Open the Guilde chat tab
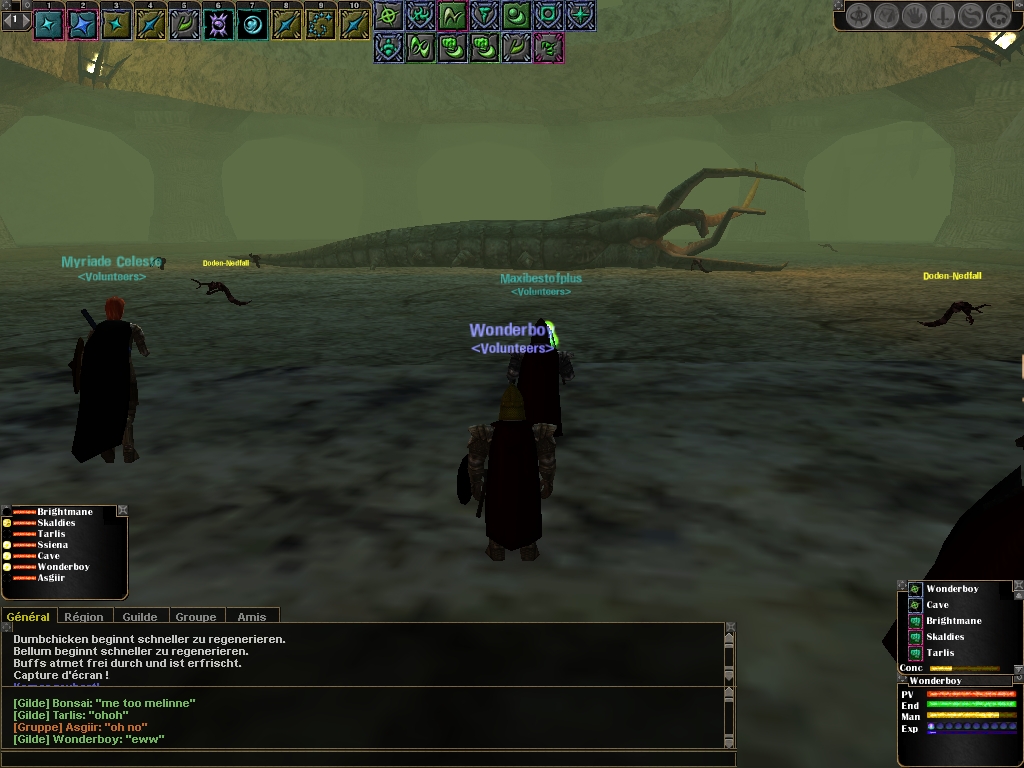1024x768 pixels. pyautogui.click(x=140, y=617)
